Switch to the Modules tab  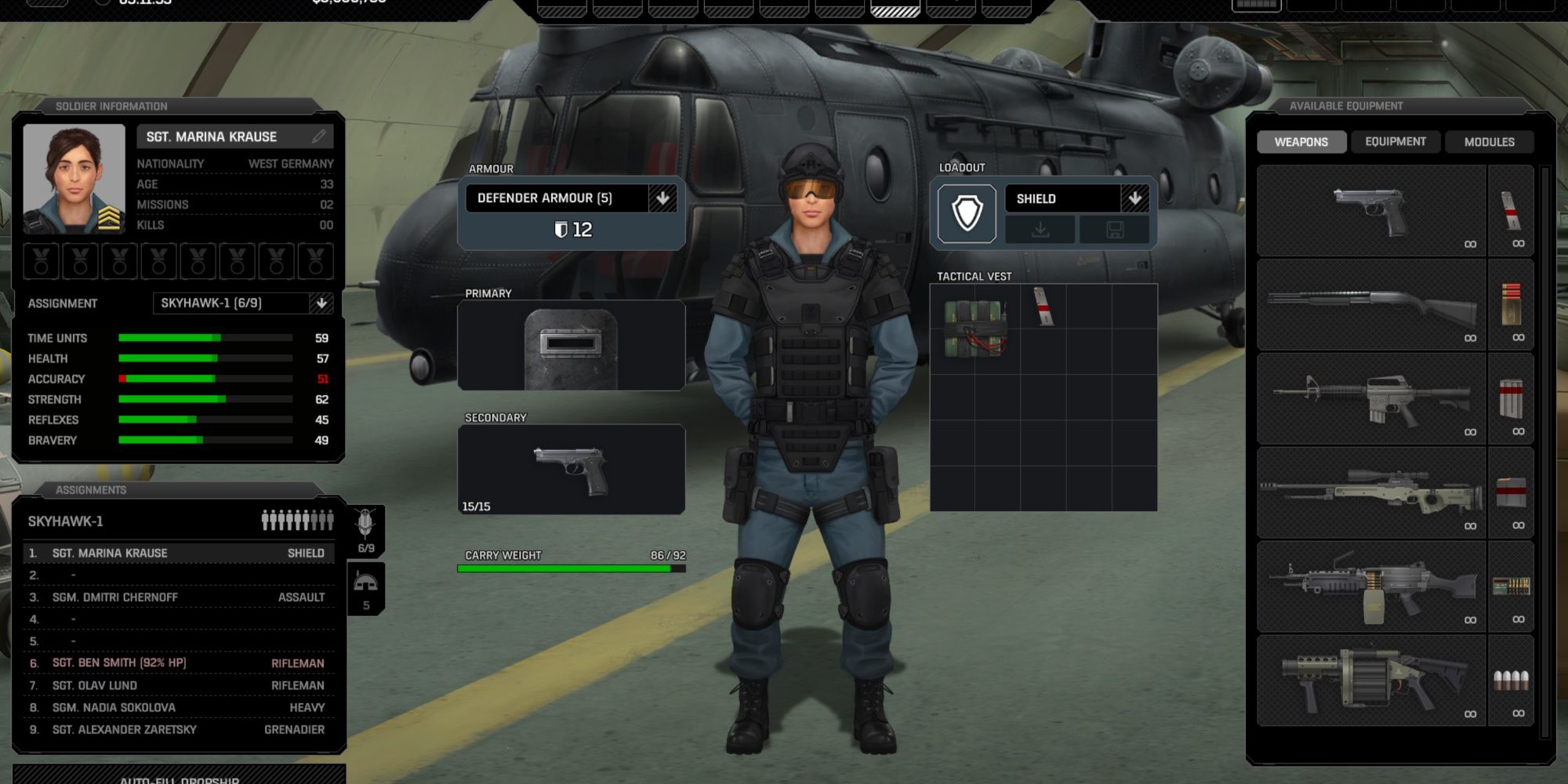point(1489,141)
